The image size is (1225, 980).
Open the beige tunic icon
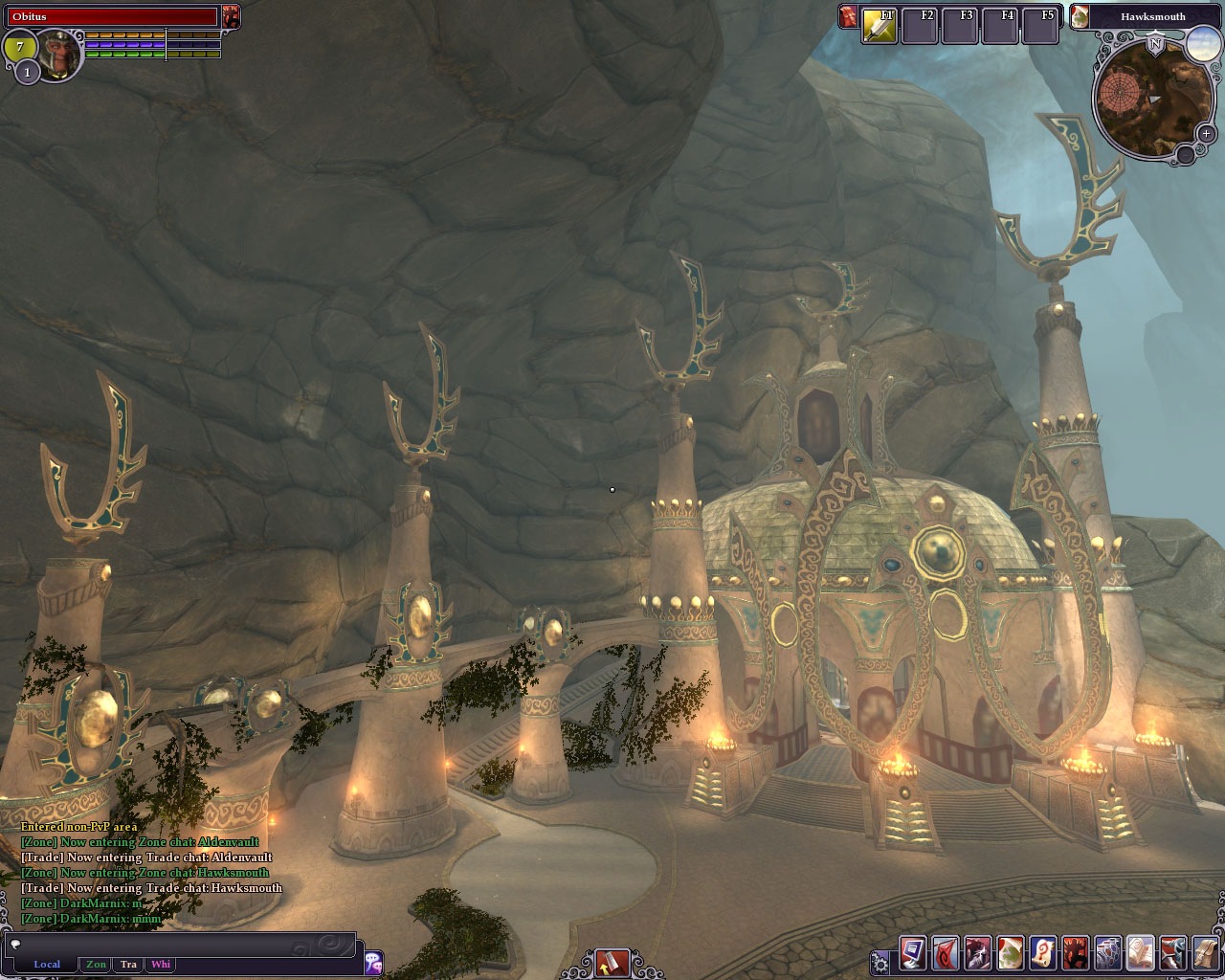point(1206,954)
